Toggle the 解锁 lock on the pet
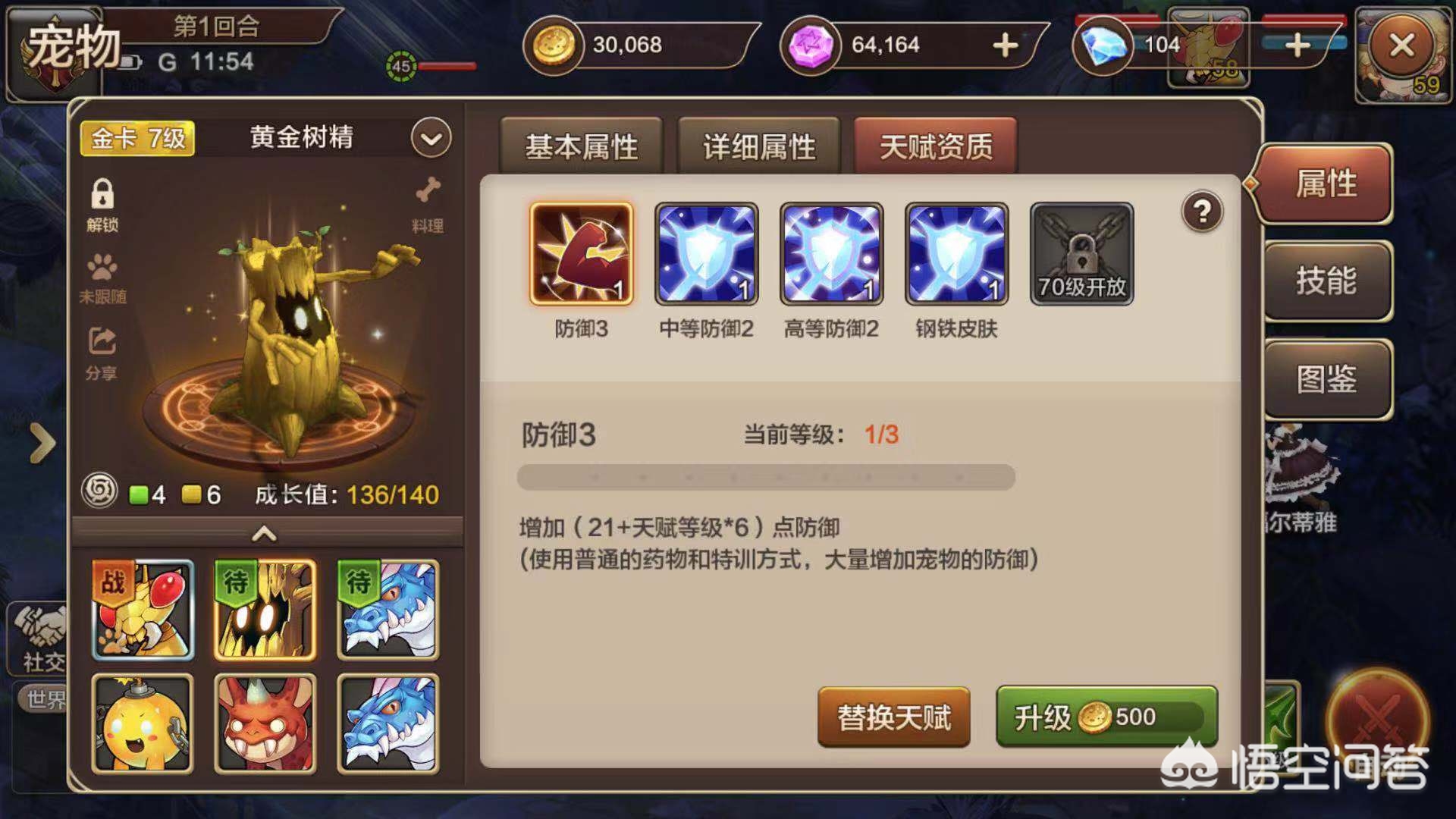This screenshot has width=1456, height=819. 105,196
